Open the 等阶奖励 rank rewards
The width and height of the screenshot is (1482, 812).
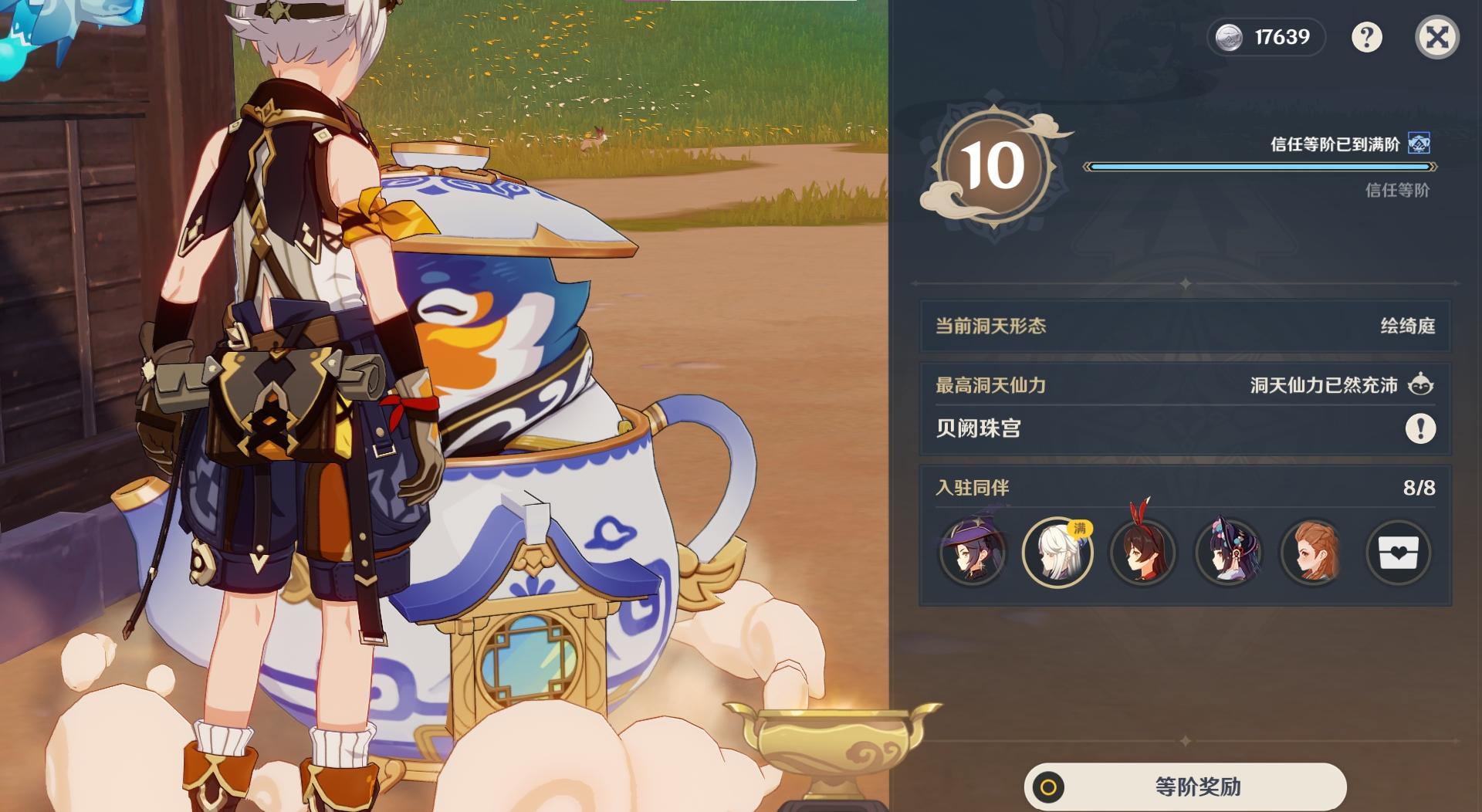(x=1185, y=787)
